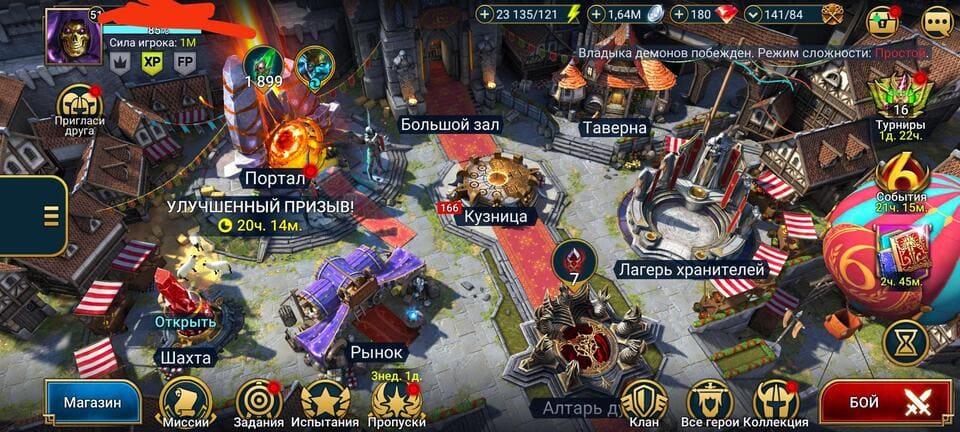The image size is (960, 432).
Task: Open the Турниры tournaments
Action: [x=900, y=104]
